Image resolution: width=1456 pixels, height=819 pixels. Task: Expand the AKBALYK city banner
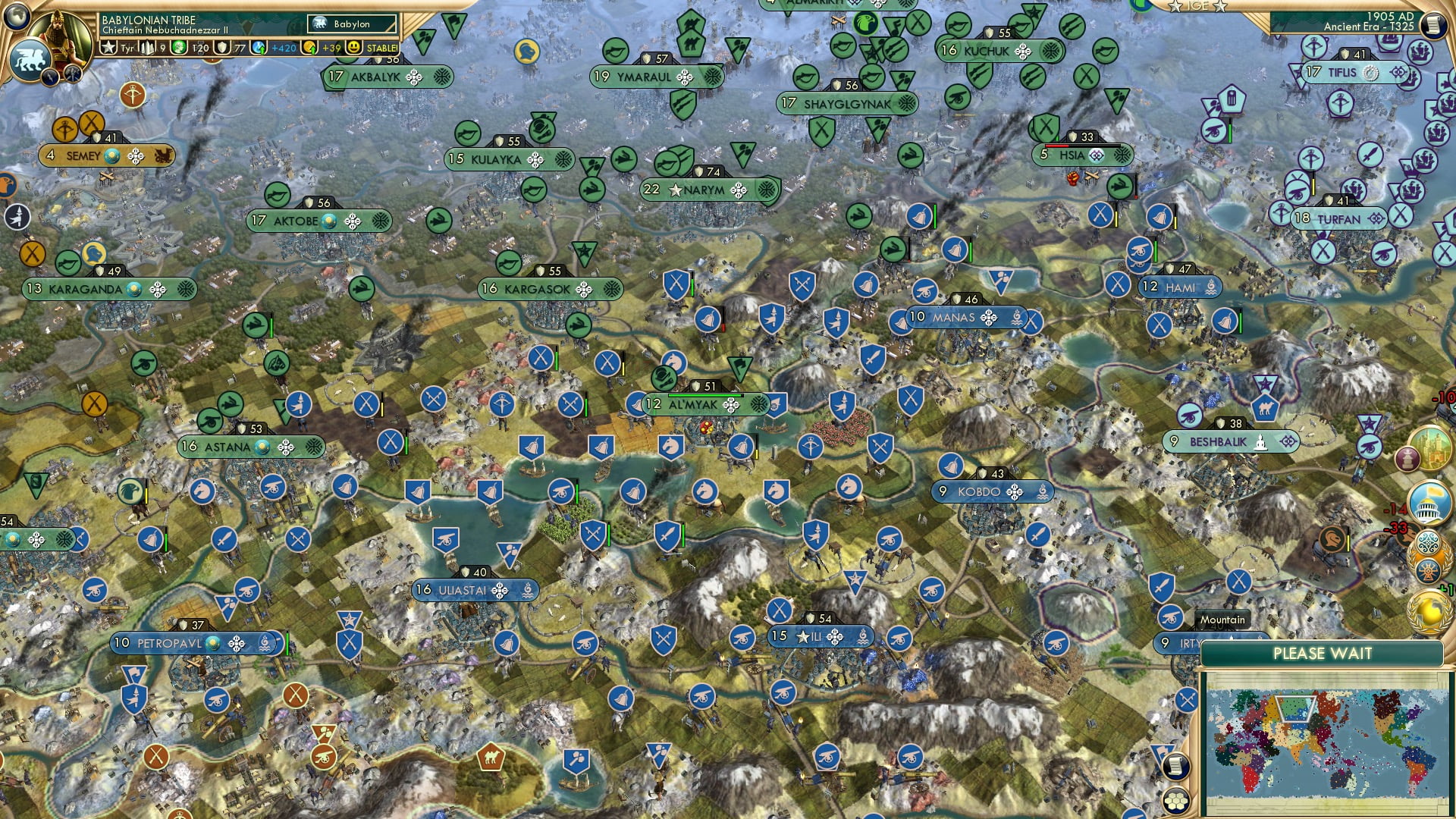[387, 77]
